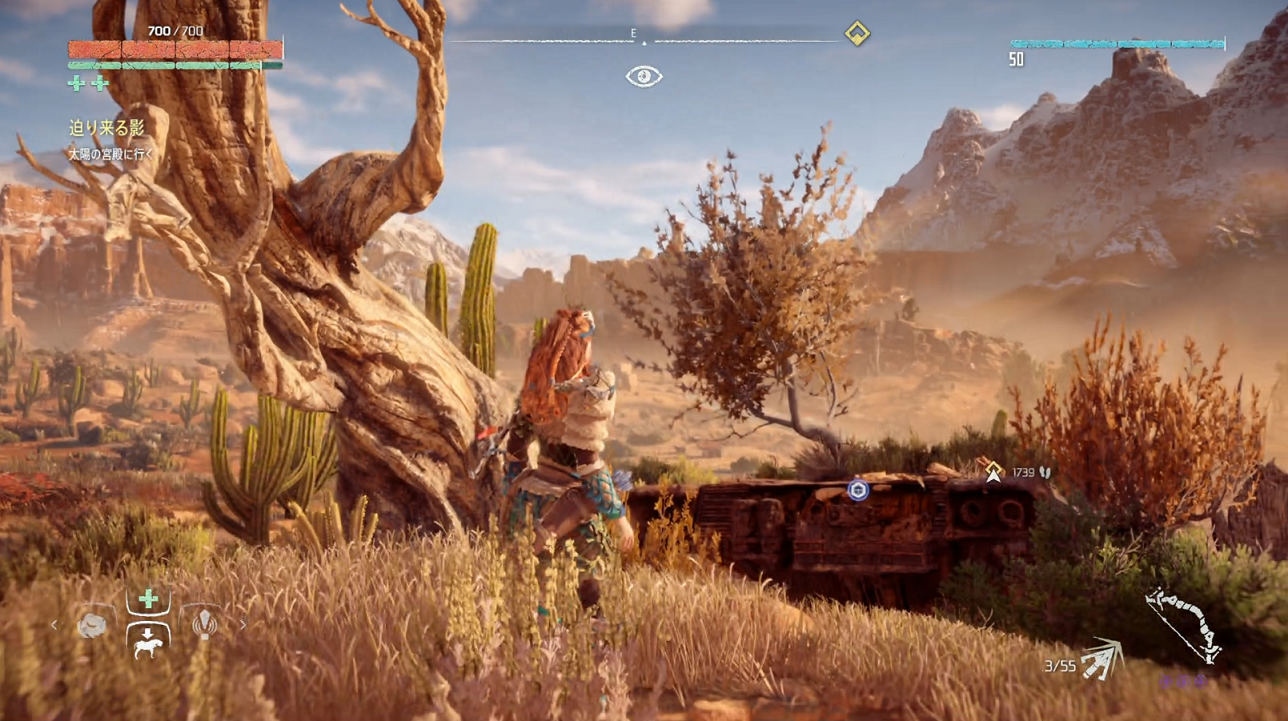Cycle quick tools with the right arrow
The width and height of the screenshot is (1288, 721).
(241, 626)
